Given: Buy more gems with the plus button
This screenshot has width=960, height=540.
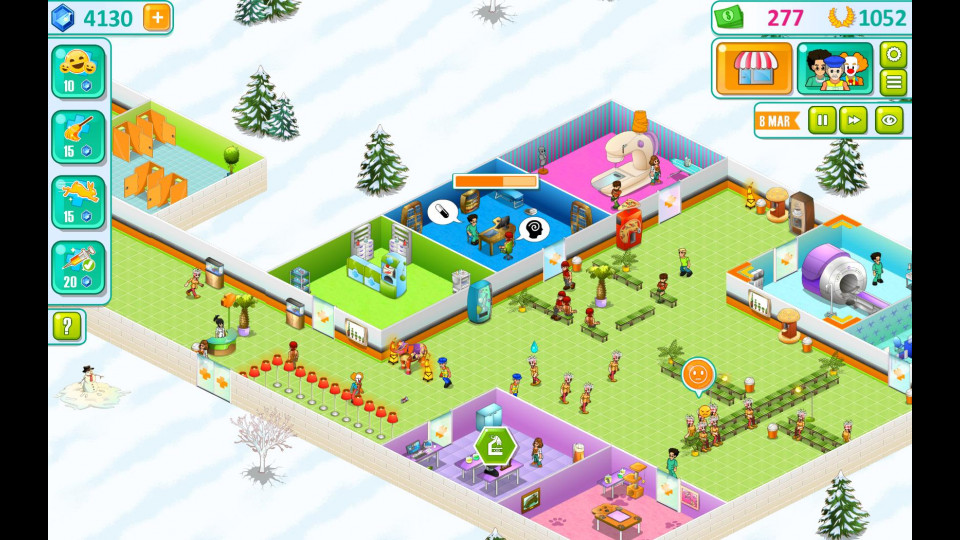Looking at the screenshot, I should point(157,17).
